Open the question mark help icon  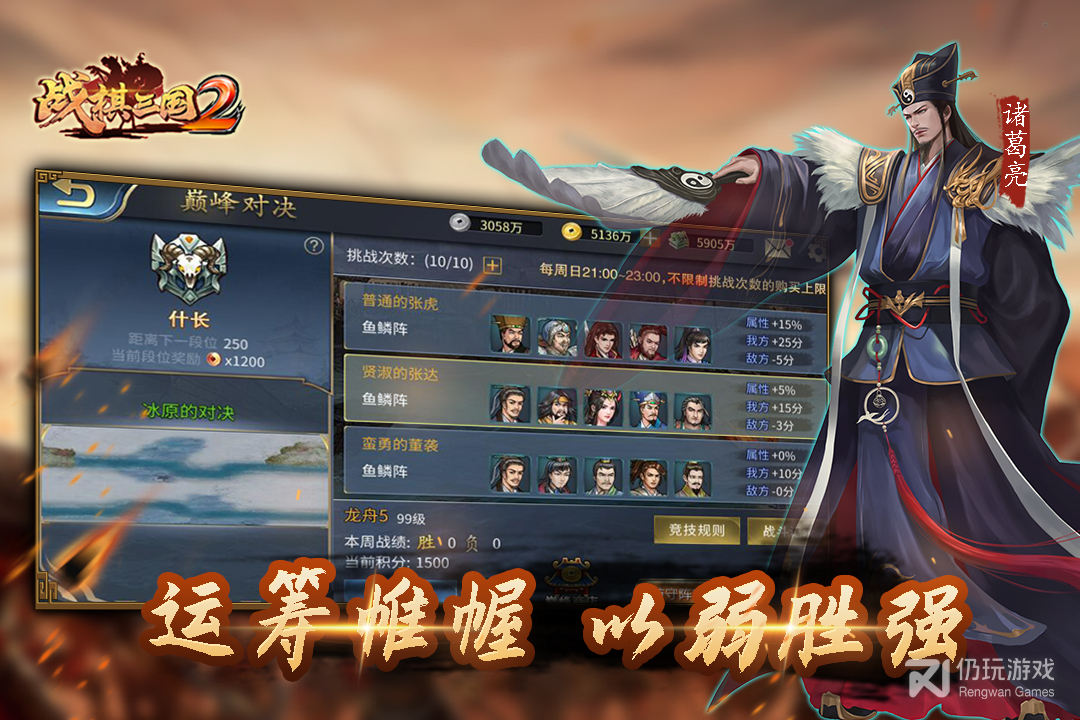[x=313, y=245]
